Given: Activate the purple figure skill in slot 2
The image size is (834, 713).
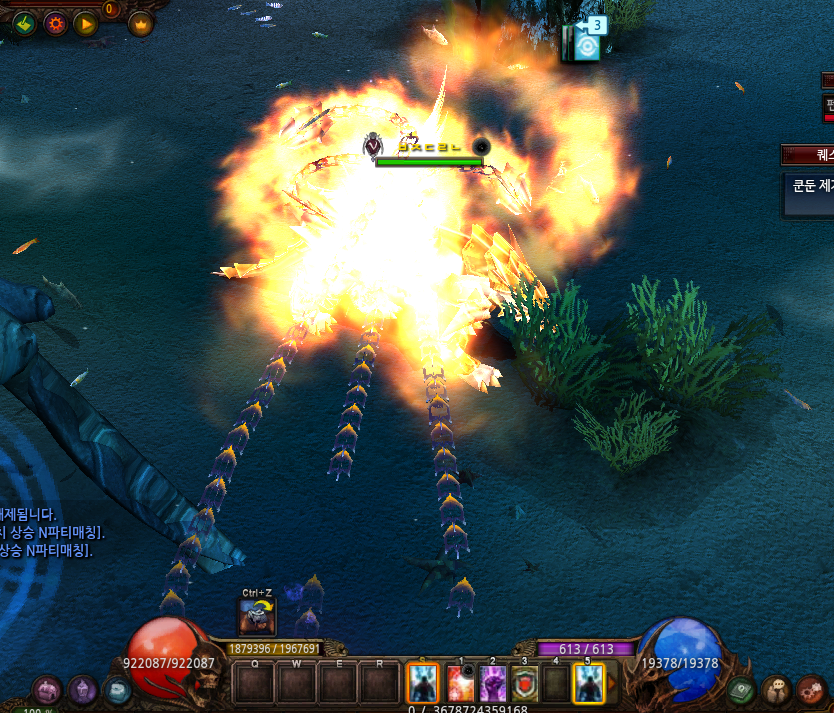Looking at the screenshot, I should (x=493, y=684).
